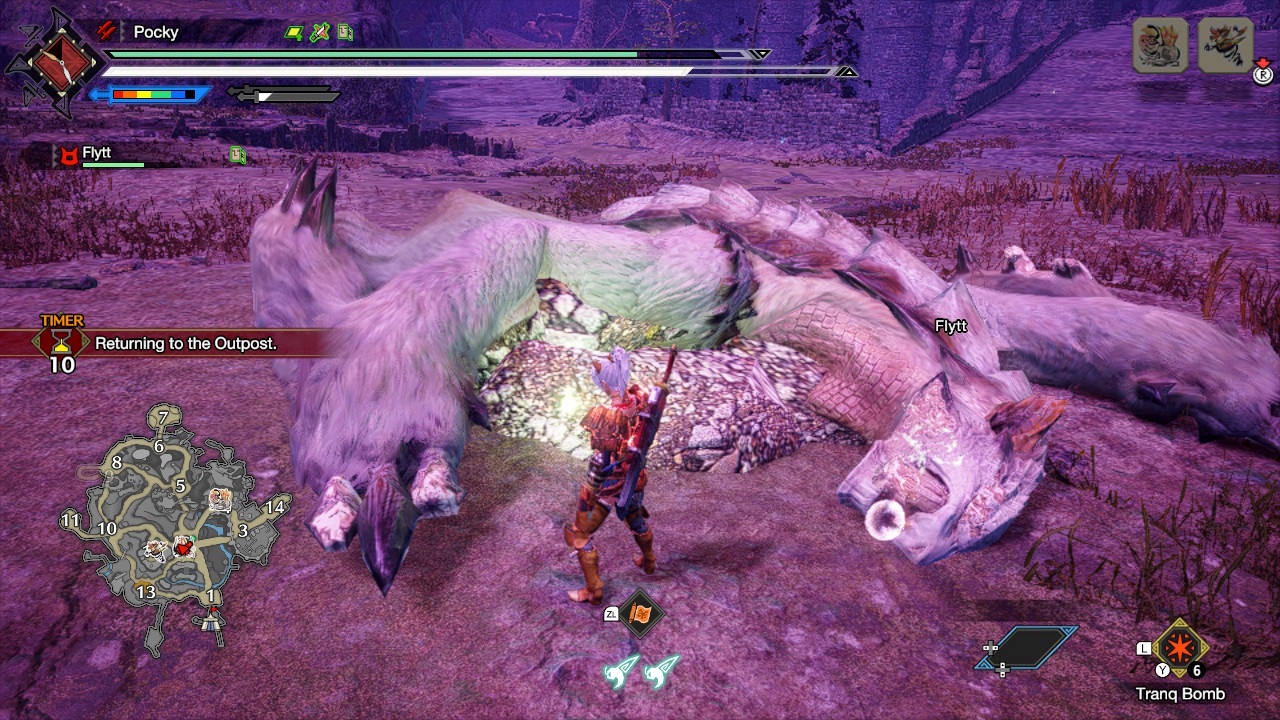The height and width of the screenshot is (720, 1280).
Task: Click the guild card icon next to Flytt
Action: tap(237, 153)
